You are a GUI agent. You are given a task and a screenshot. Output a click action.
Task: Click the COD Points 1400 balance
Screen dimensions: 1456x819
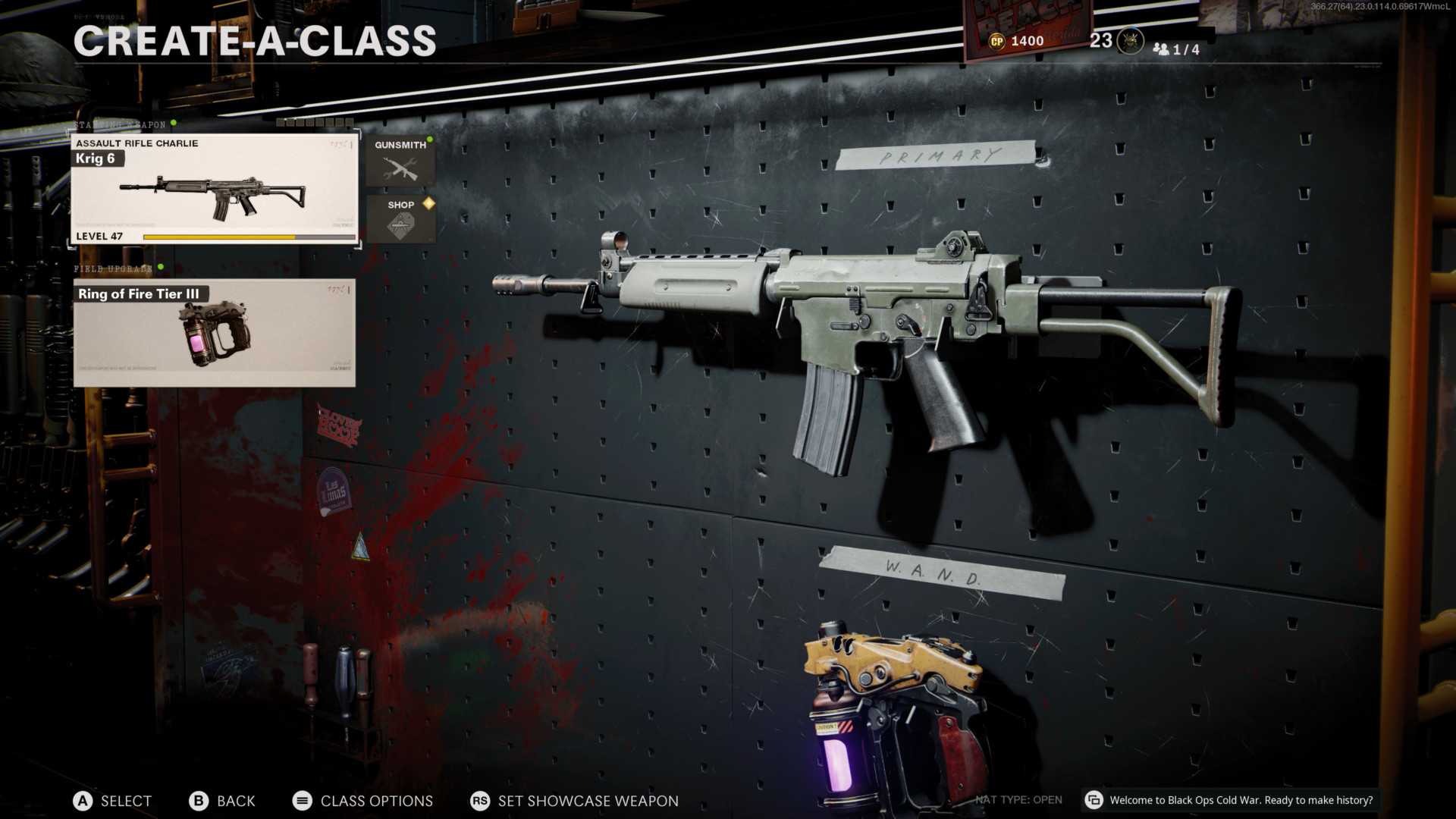[x=1017, y=41]
